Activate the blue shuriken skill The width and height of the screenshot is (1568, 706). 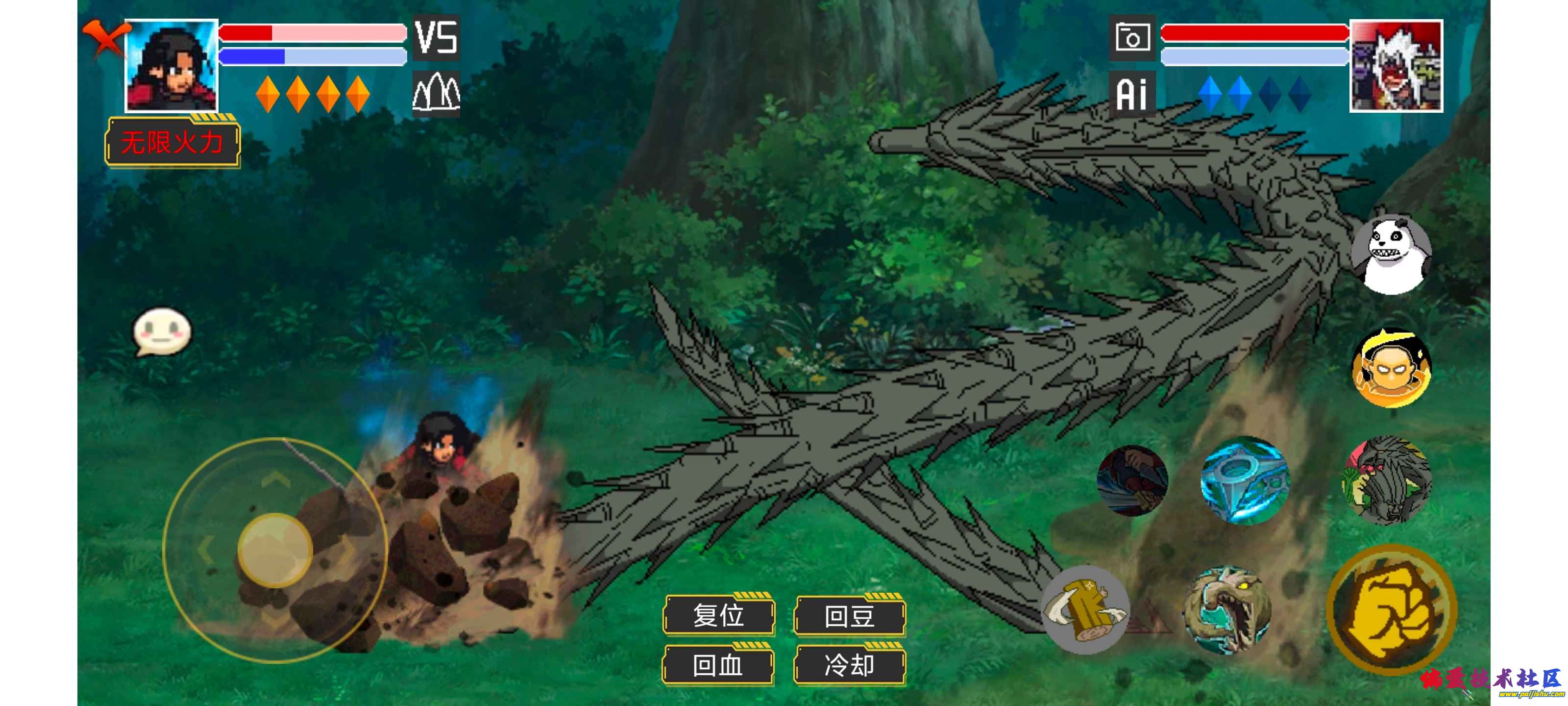coord(1244,480)
